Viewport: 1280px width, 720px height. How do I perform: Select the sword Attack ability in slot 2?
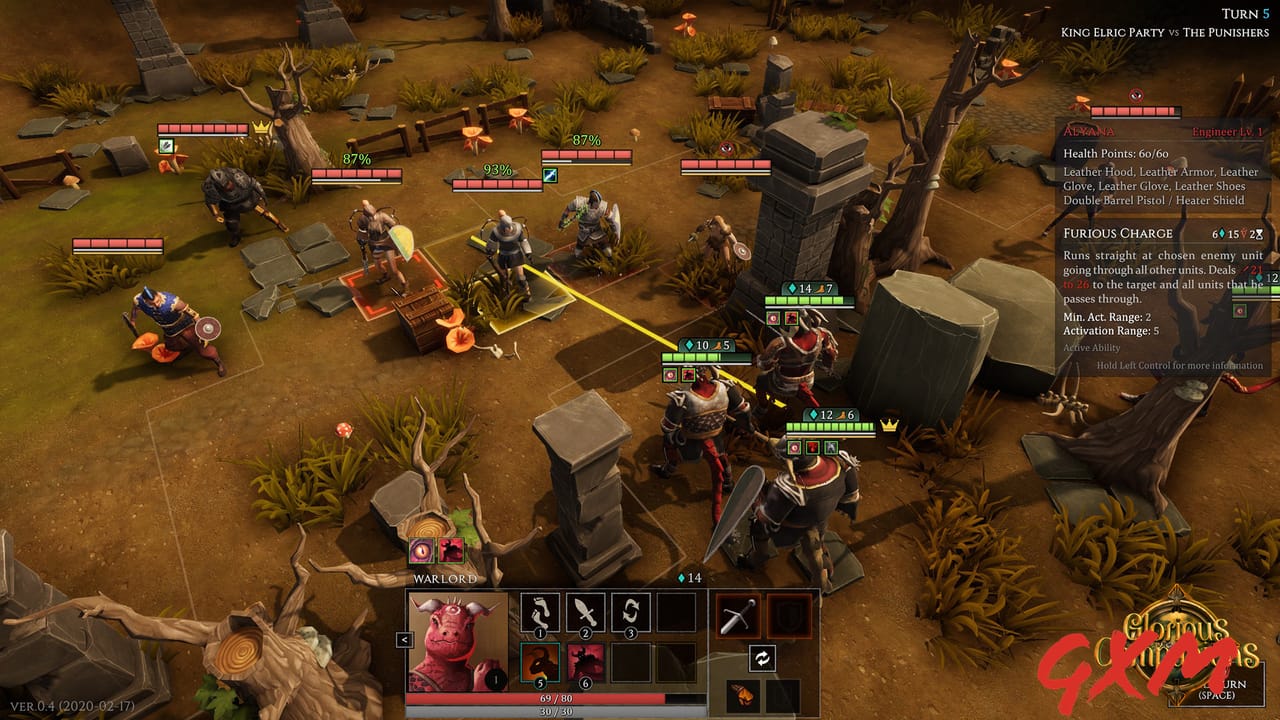[585, 612]
